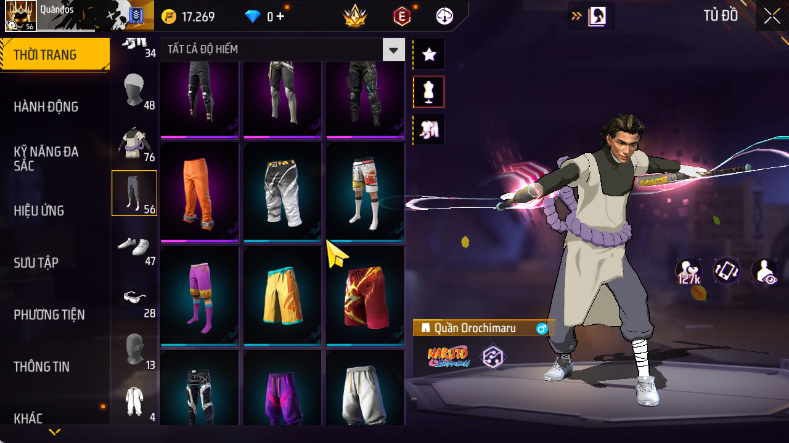
Task: Choose the pink pants with yellow band
Action: (x=199, y=294)
